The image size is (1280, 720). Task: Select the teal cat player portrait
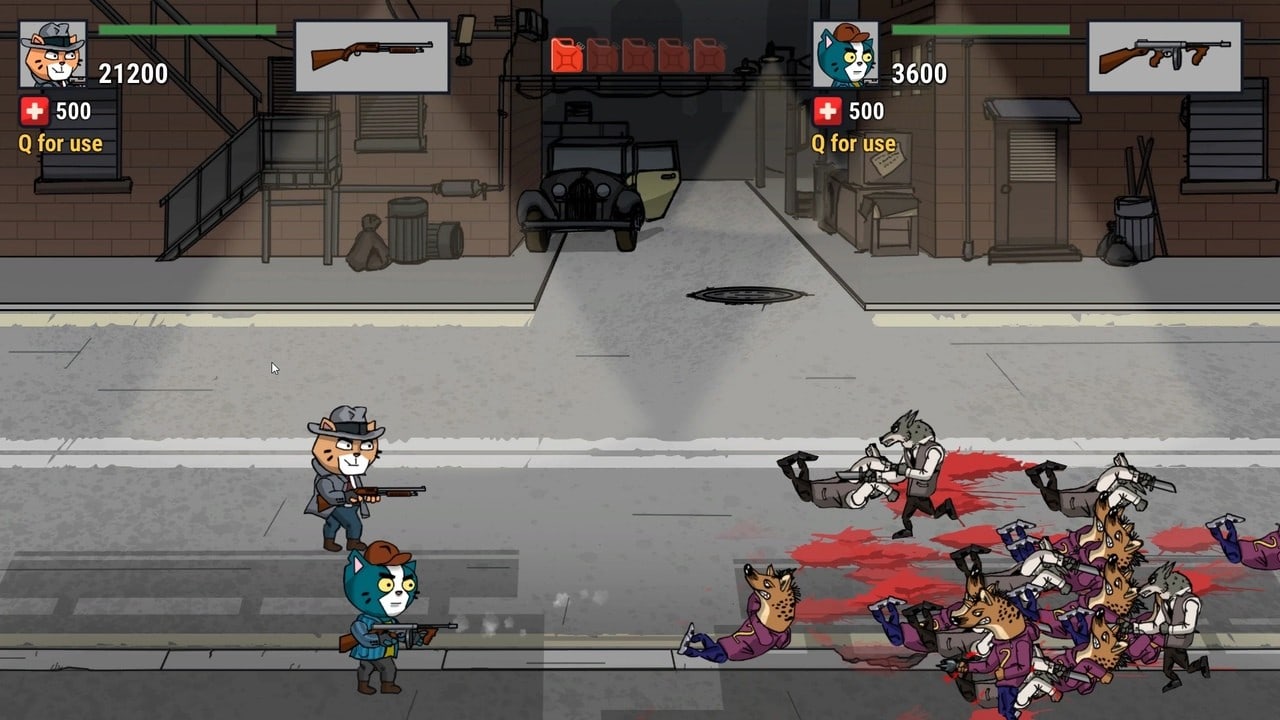point(845,54)
